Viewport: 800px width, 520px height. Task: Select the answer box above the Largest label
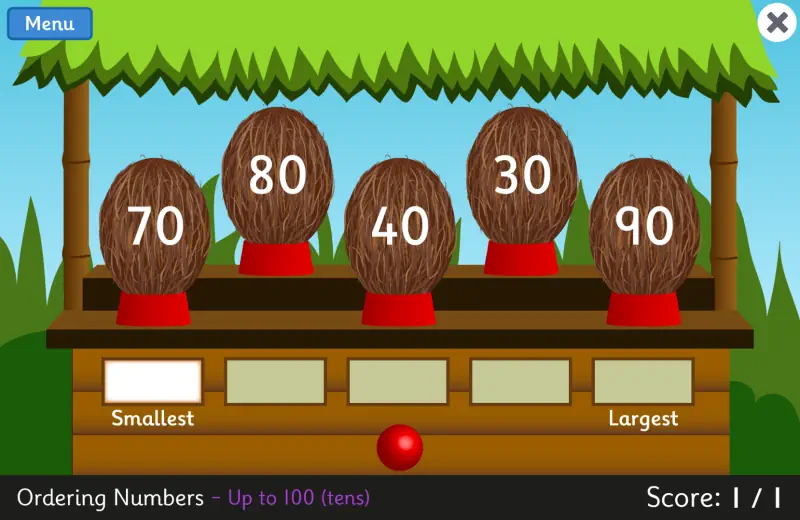pos(643,381)
